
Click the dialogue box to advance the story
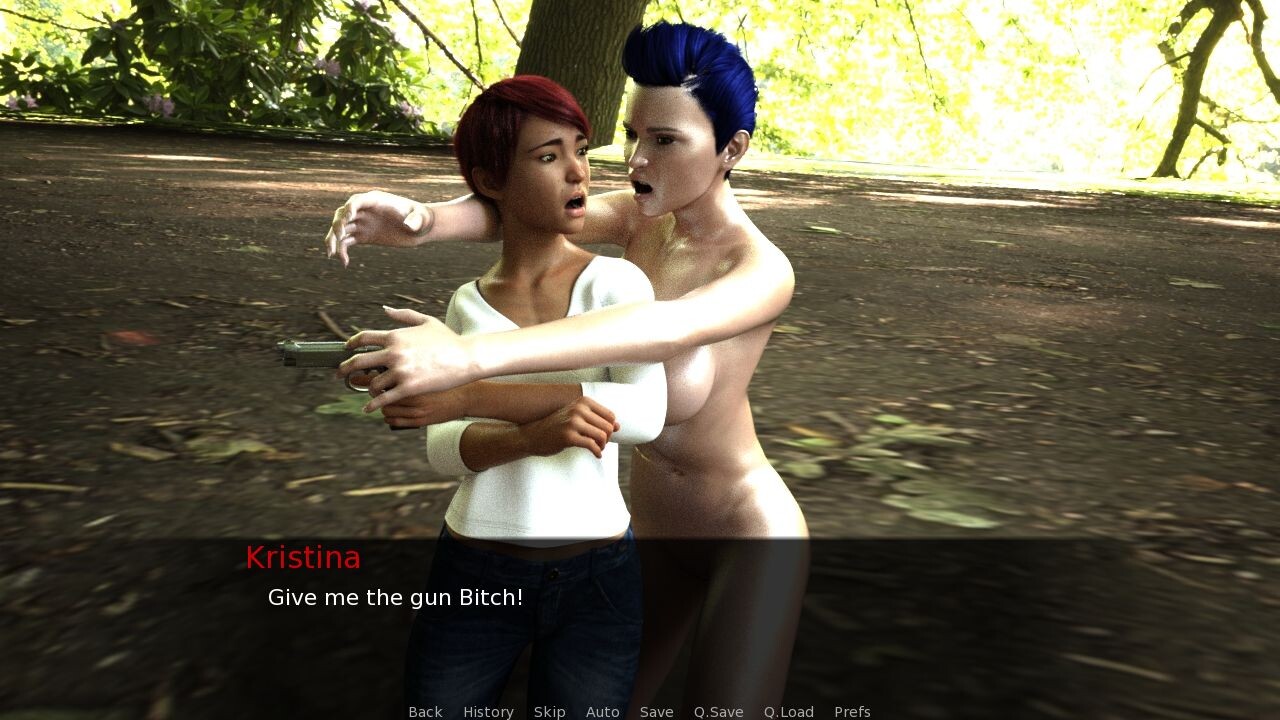pos(640,620)
